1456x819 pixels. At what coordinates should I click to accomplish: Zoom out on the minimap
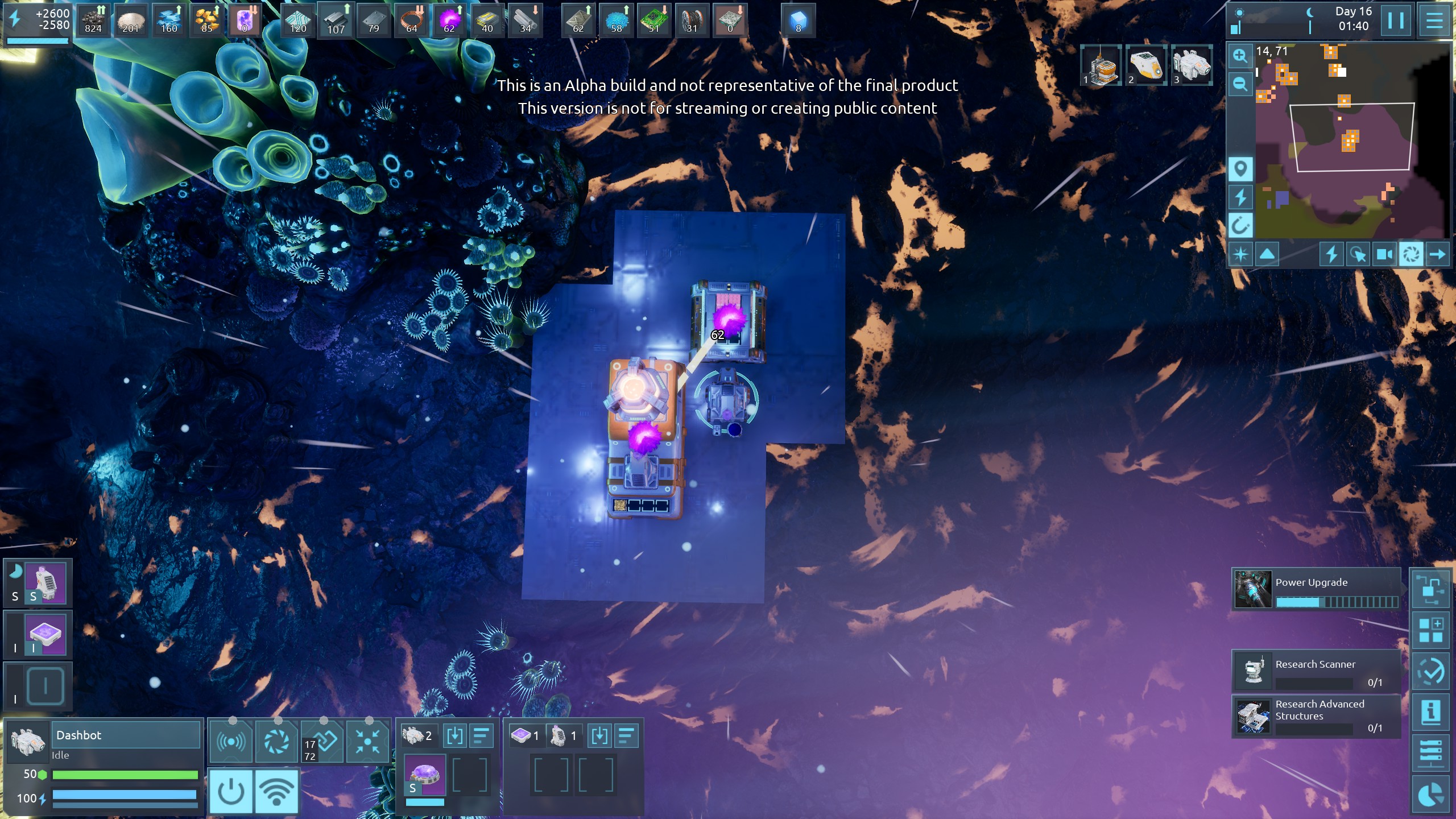tap(1240, 85)
